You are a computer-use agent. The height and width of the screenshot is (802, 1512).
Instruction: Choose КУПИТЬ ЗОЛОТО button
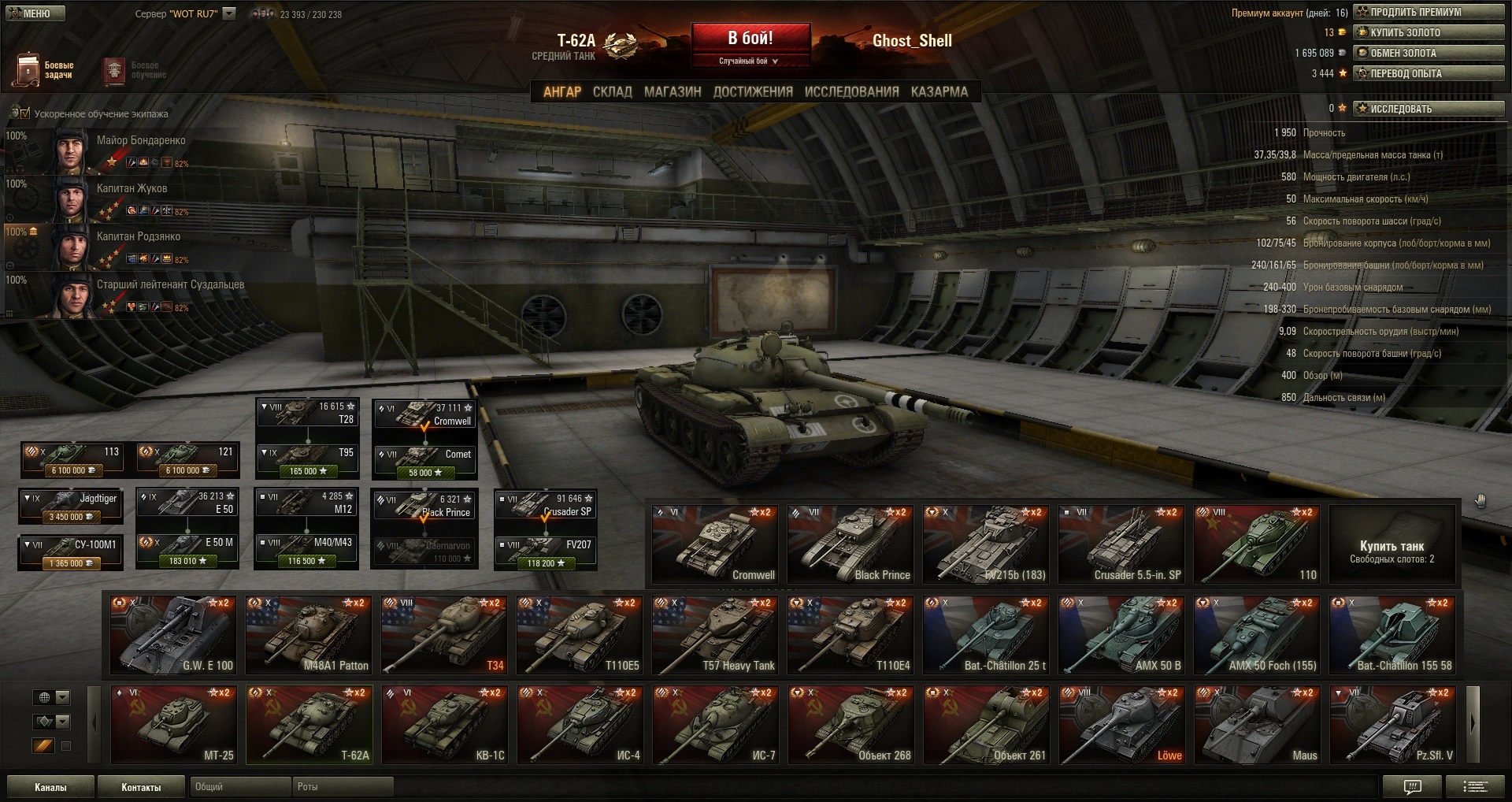[x=1429, y=33]
